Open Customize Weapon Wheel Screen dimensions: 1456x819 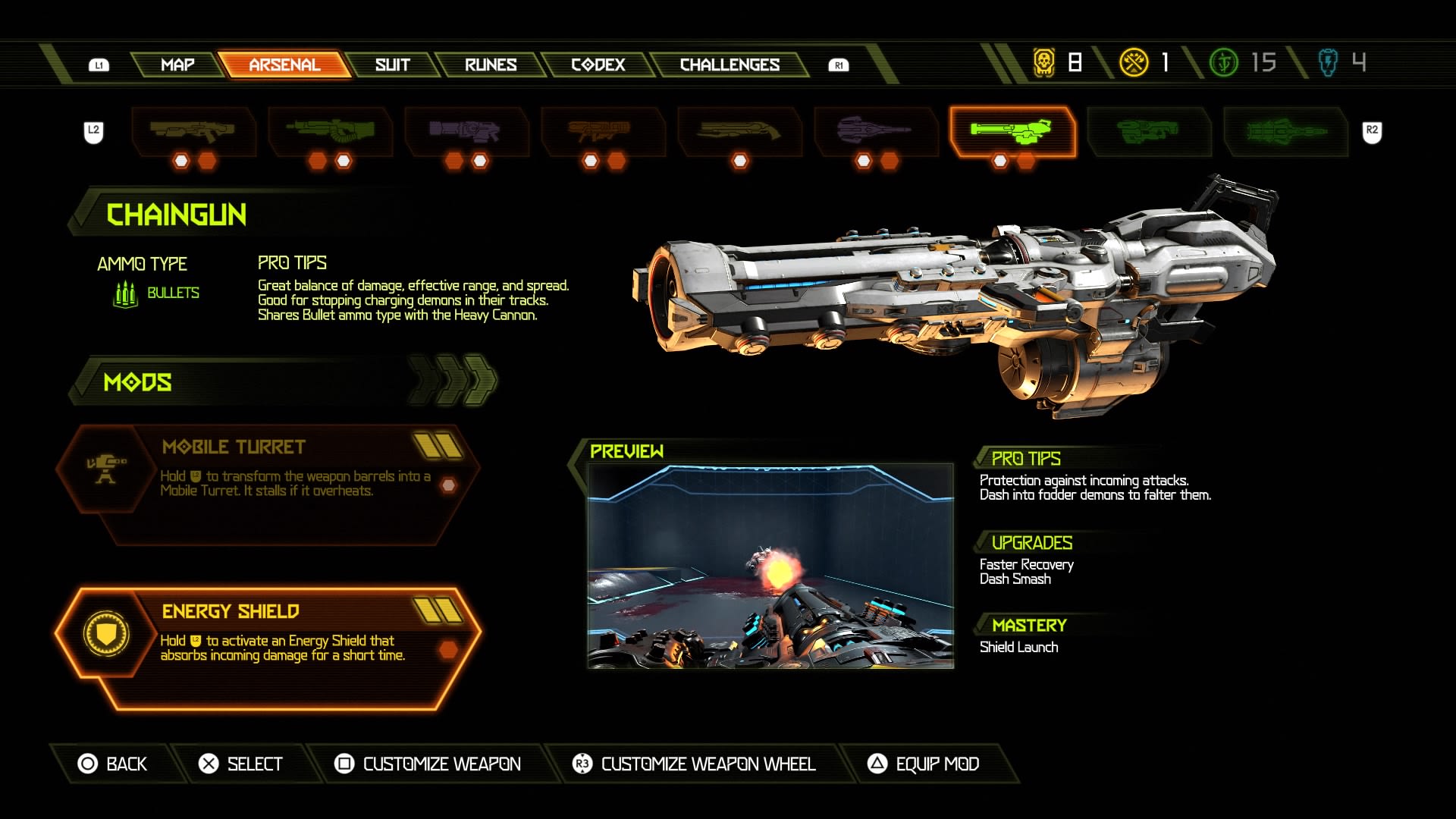point(694,764)
